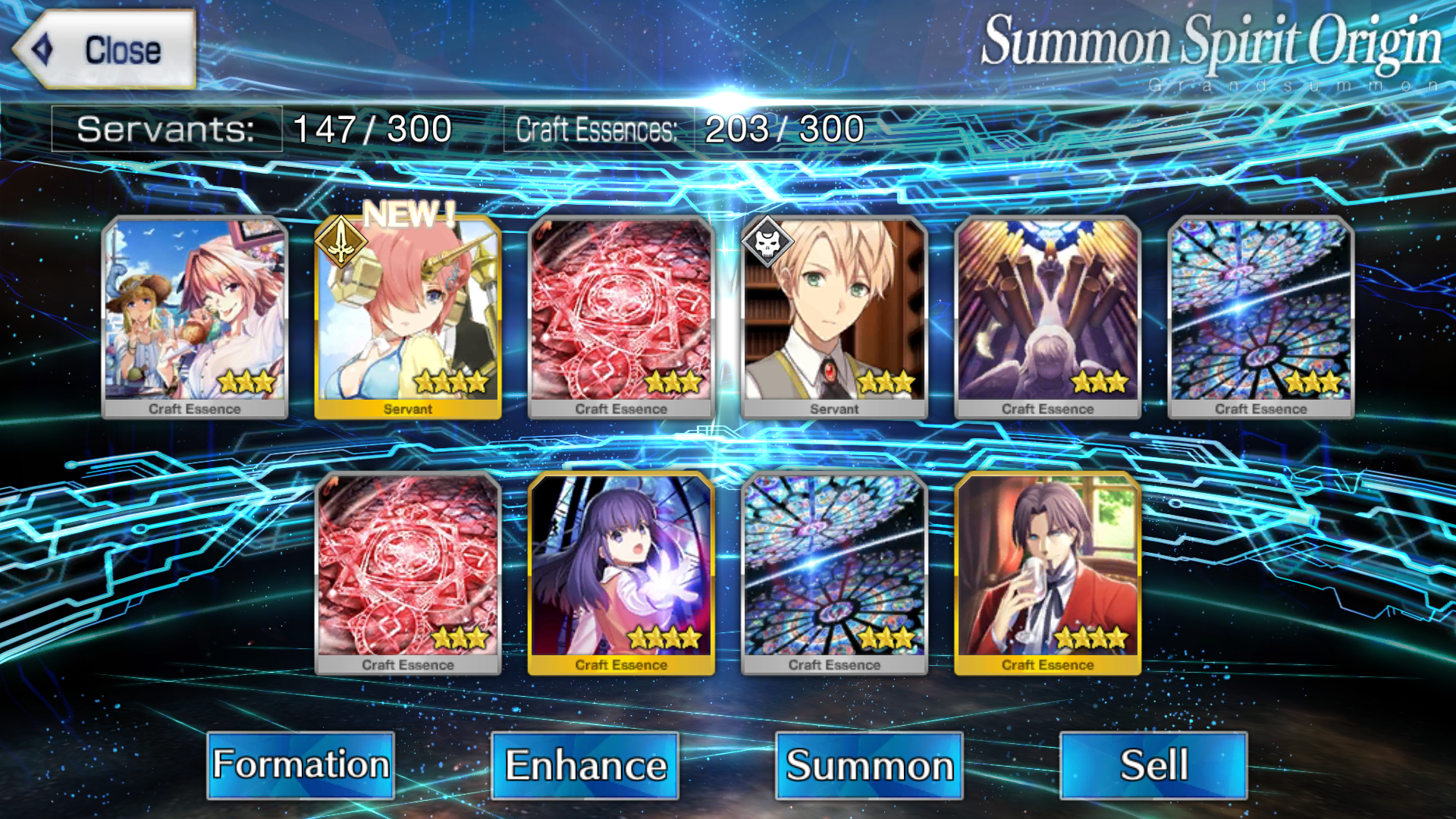Screen dimensions: 1456x819
Task: Select the beach girls Craft Essence card
Action: coord(195,317)
